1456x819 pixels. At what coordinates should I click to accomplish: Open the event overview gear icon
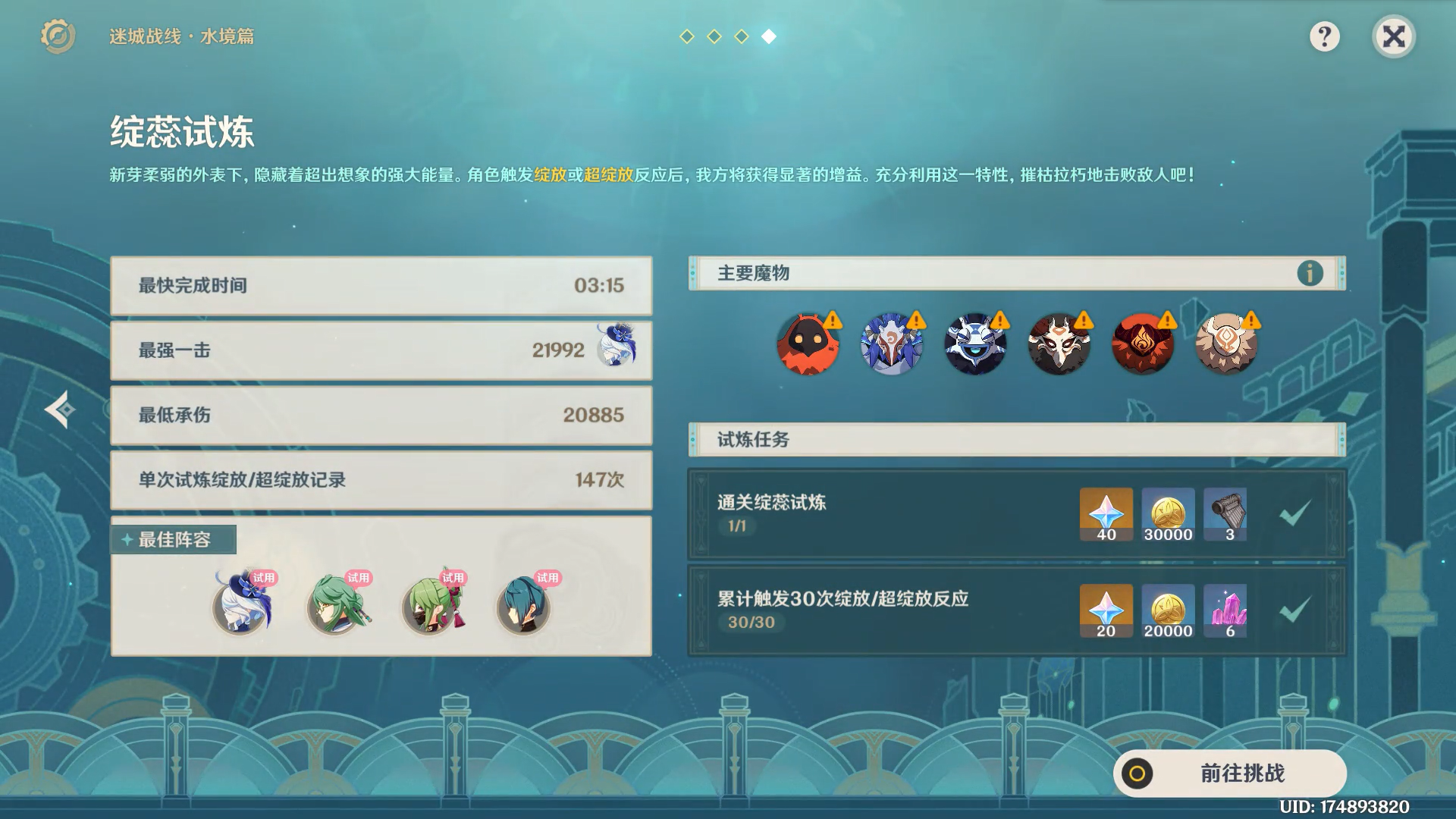[x=59, y=36]
